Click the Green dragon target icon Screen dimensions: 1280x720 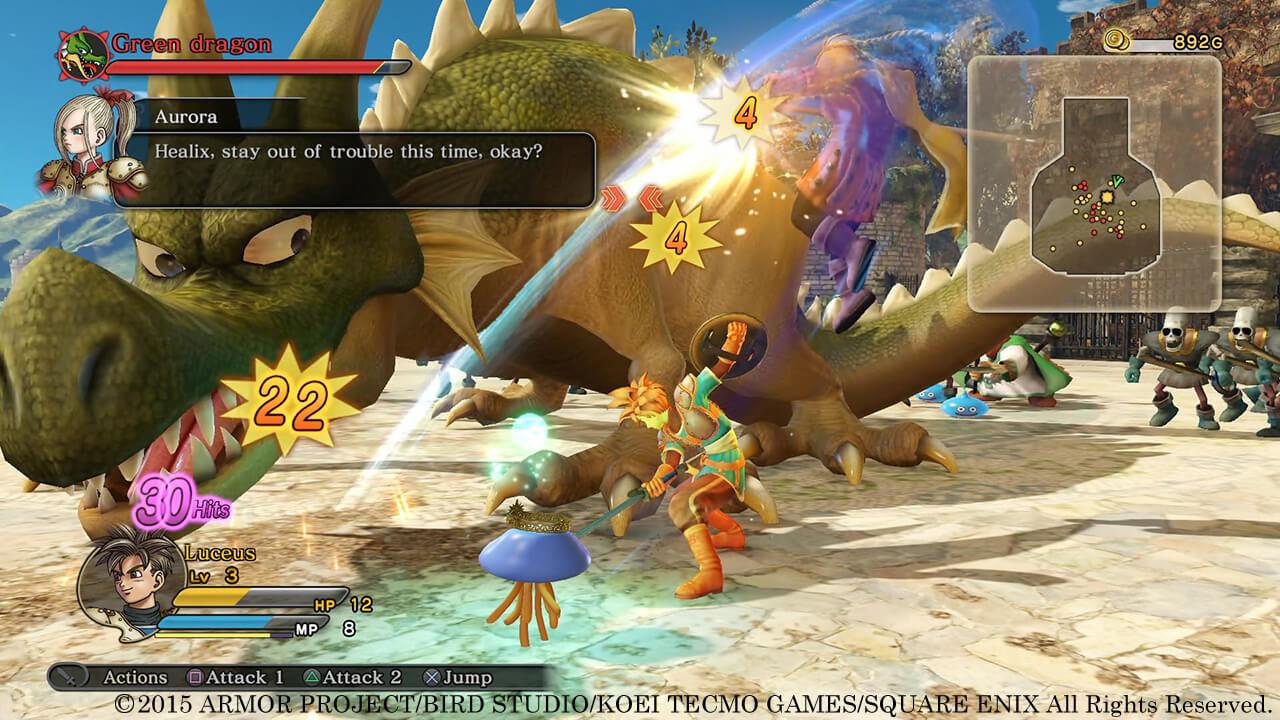[82, 56]
